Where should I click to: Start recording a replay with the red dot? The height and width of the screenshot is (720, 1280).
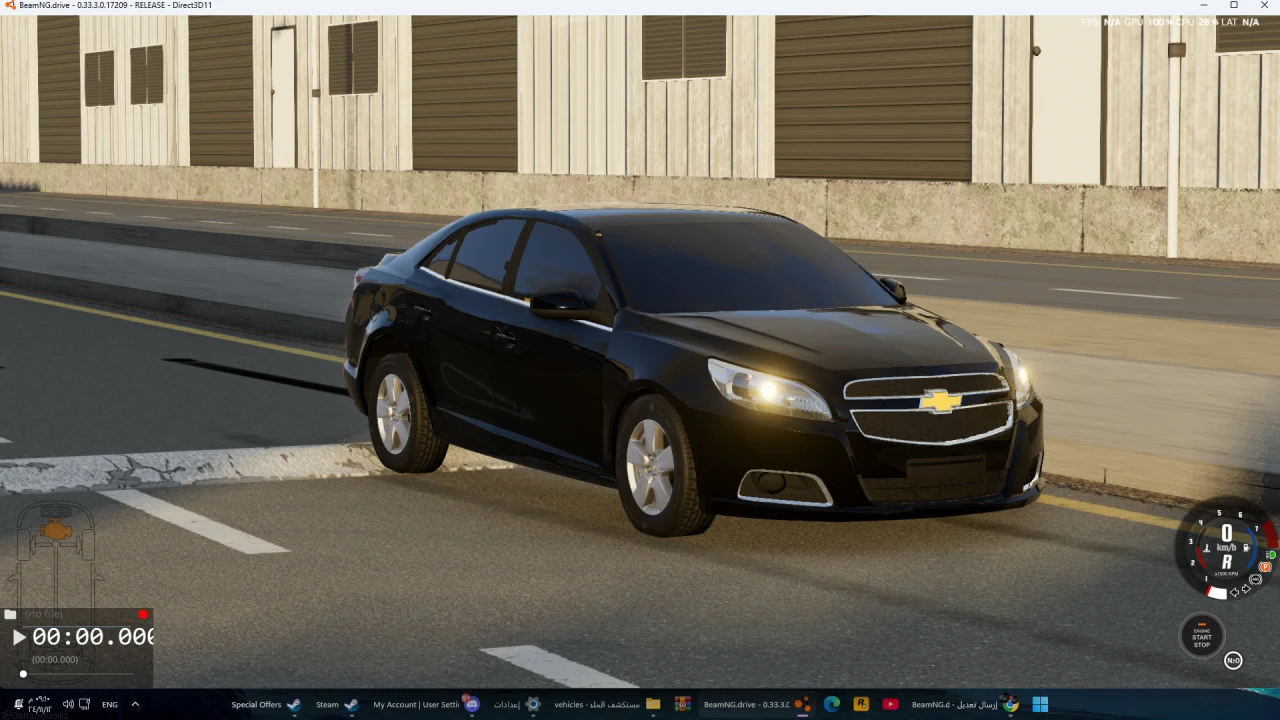(x=143, y=614)
